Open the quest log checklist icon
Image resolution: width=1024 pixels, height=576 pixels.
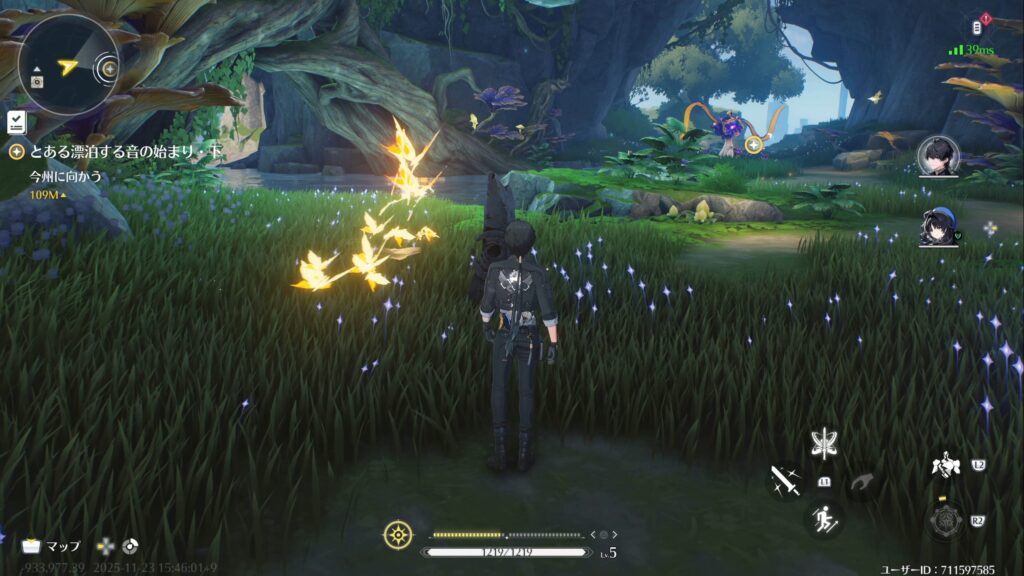(x=16, y=123)
